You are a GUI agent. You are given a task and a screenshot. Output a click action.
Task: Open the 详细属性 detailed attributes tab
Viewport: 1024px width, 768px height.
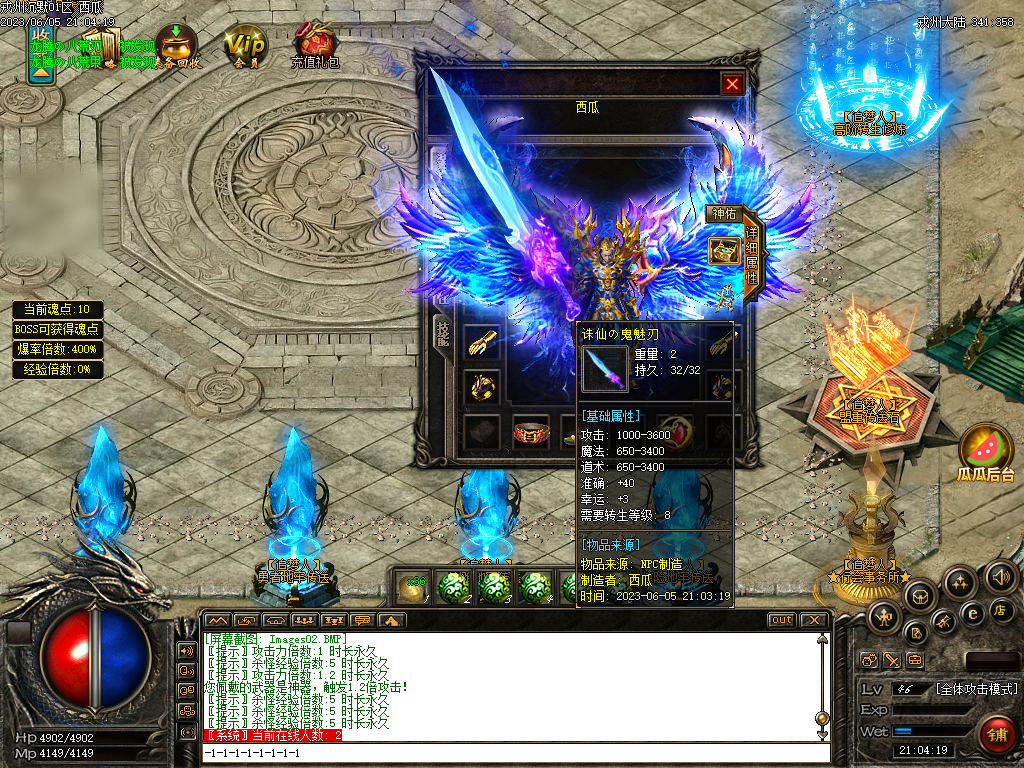click(x=752, y=262)
